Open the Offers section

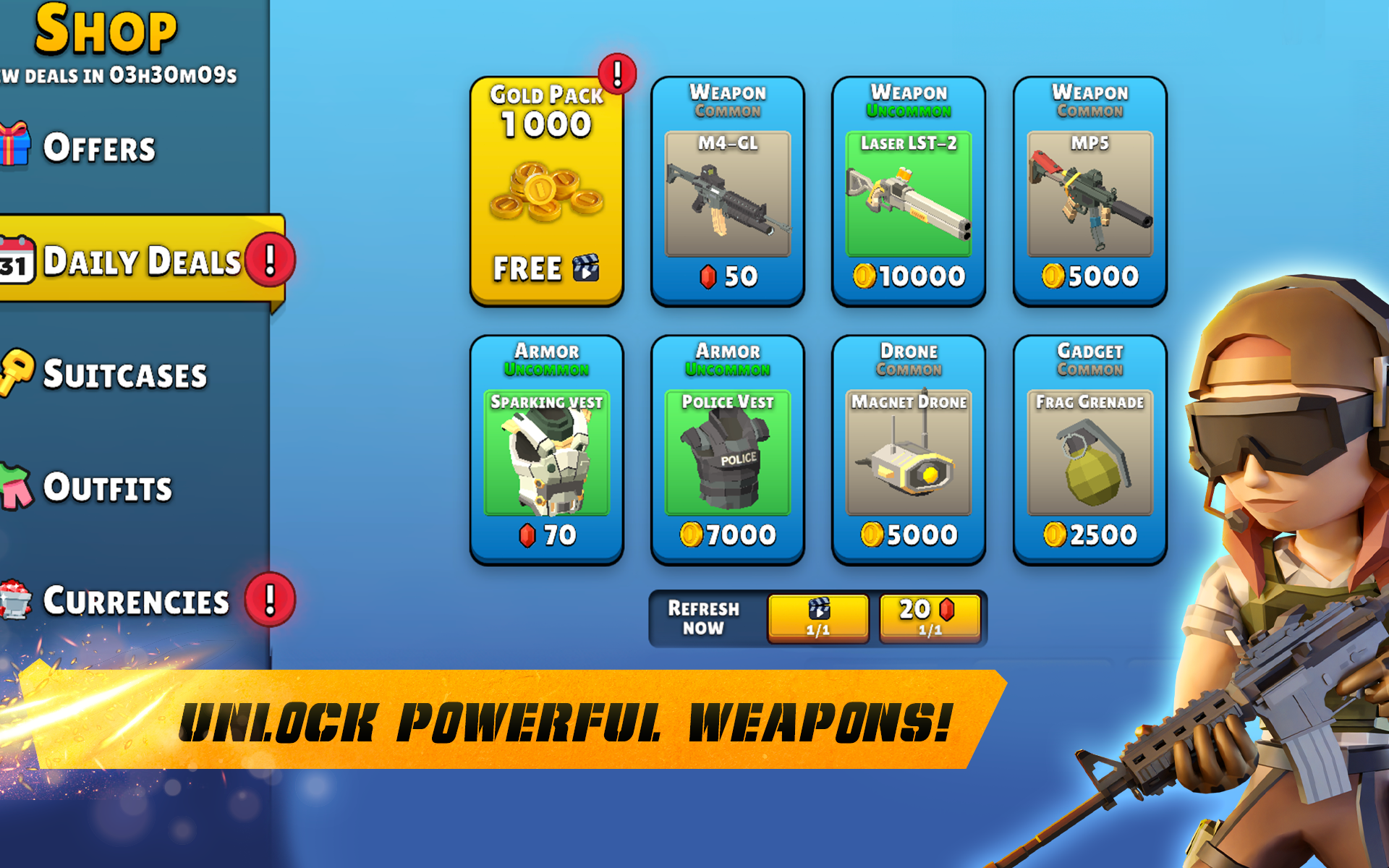[101, 147]
